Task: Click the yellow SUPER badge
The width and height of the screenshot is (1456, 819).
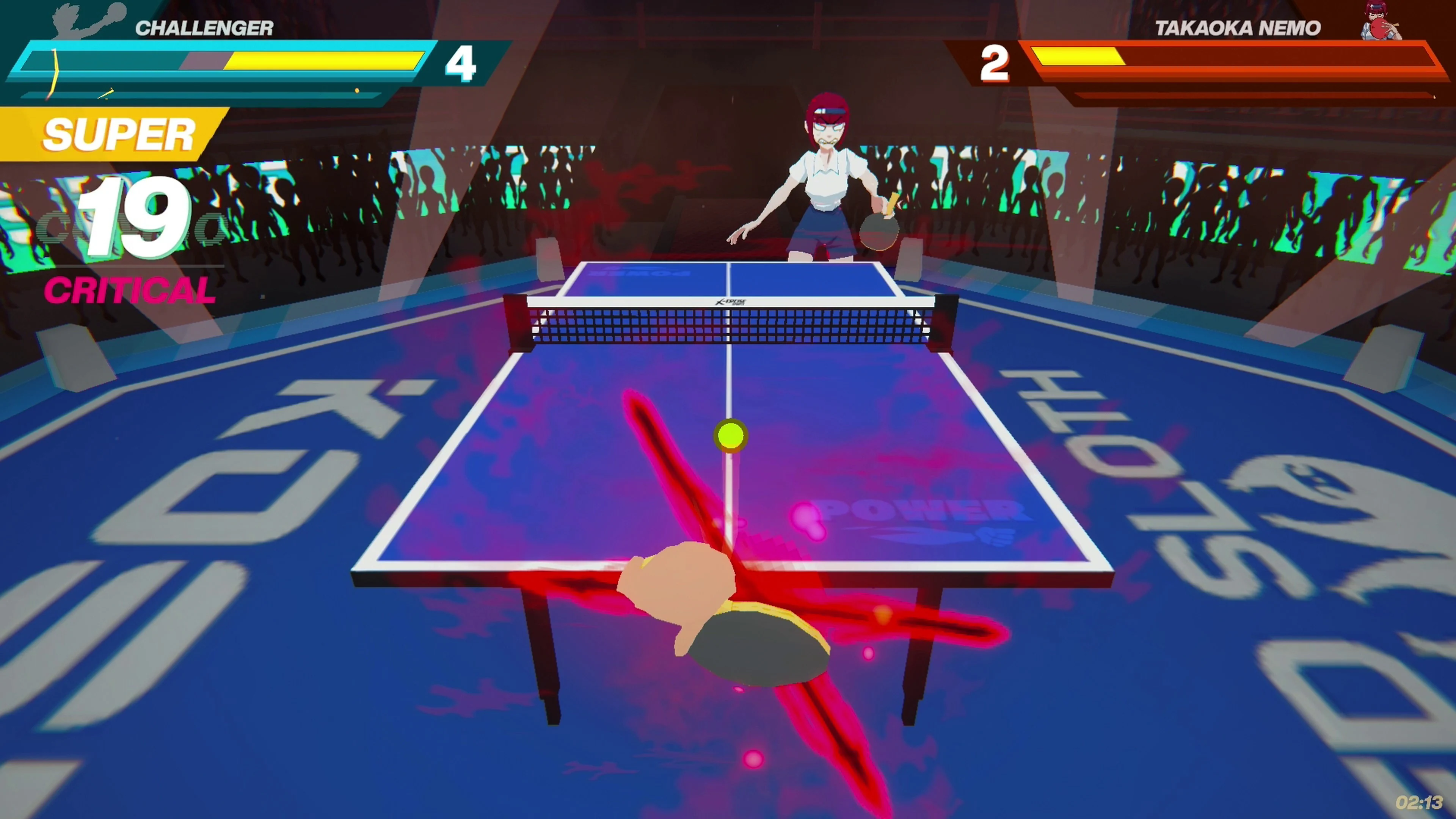Action: tap(119, 134)
